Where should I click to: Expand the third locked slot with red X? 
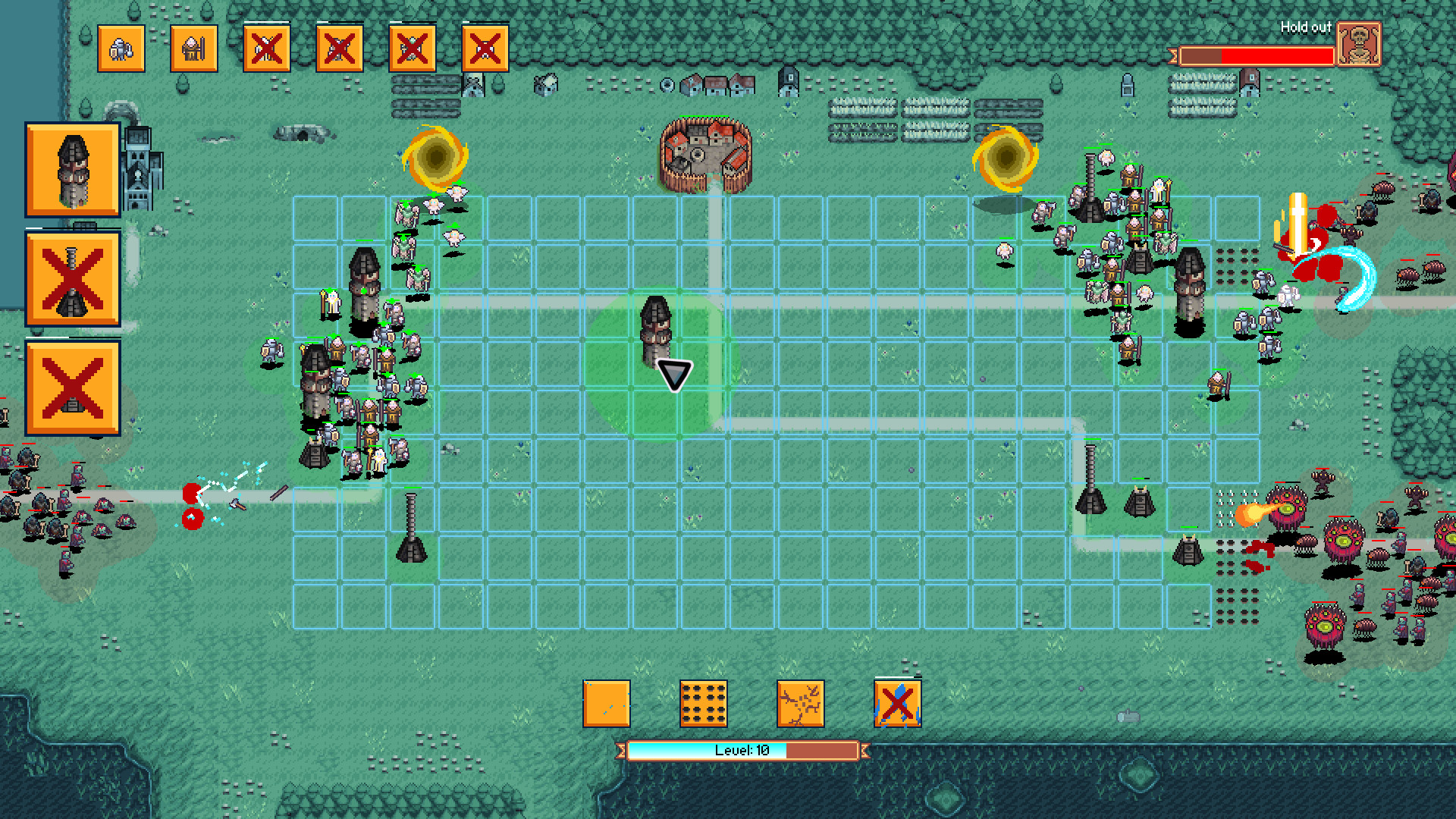412,48
